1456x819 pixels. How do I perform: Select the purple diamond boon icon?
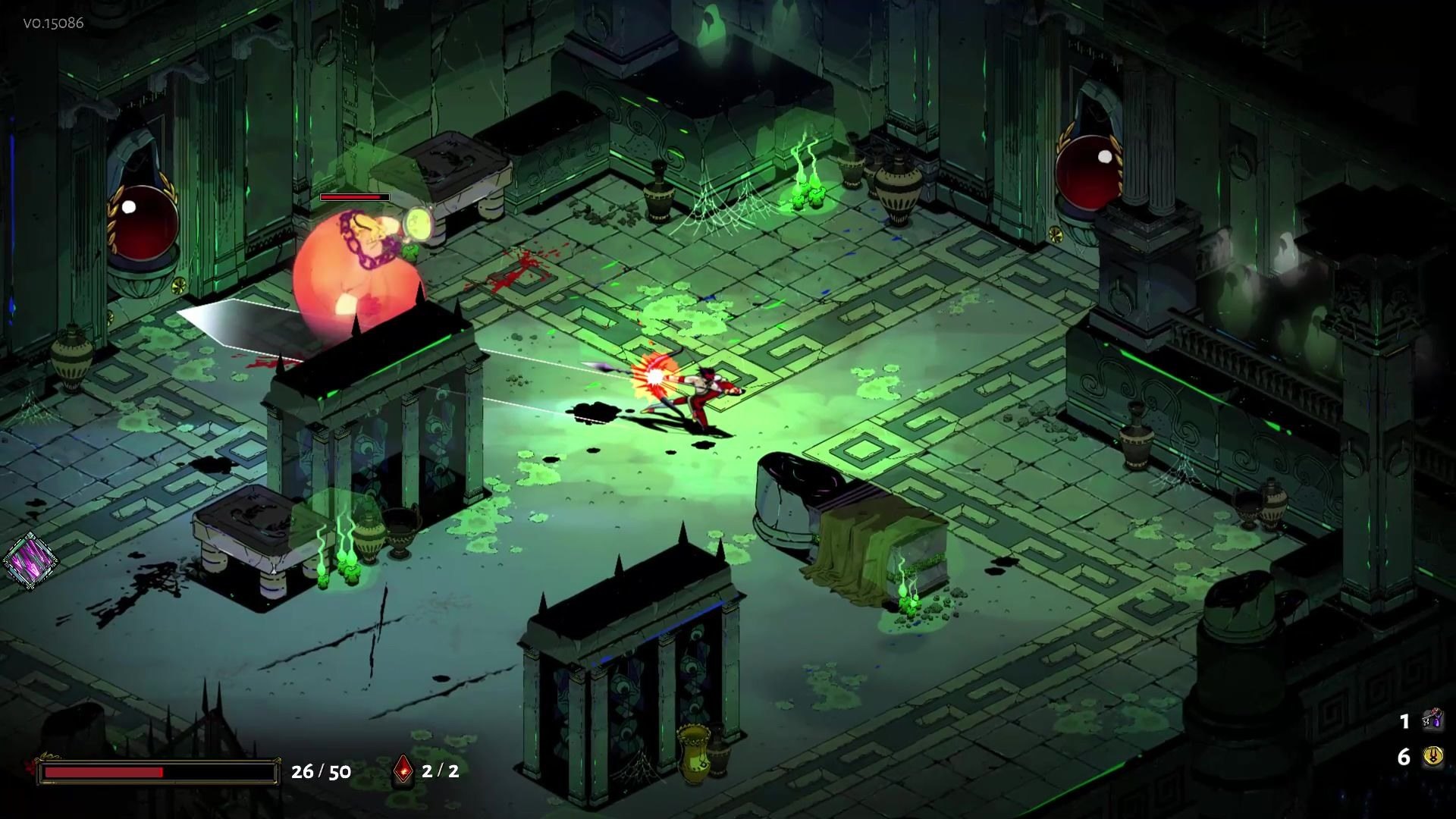(x=30, y=561)
